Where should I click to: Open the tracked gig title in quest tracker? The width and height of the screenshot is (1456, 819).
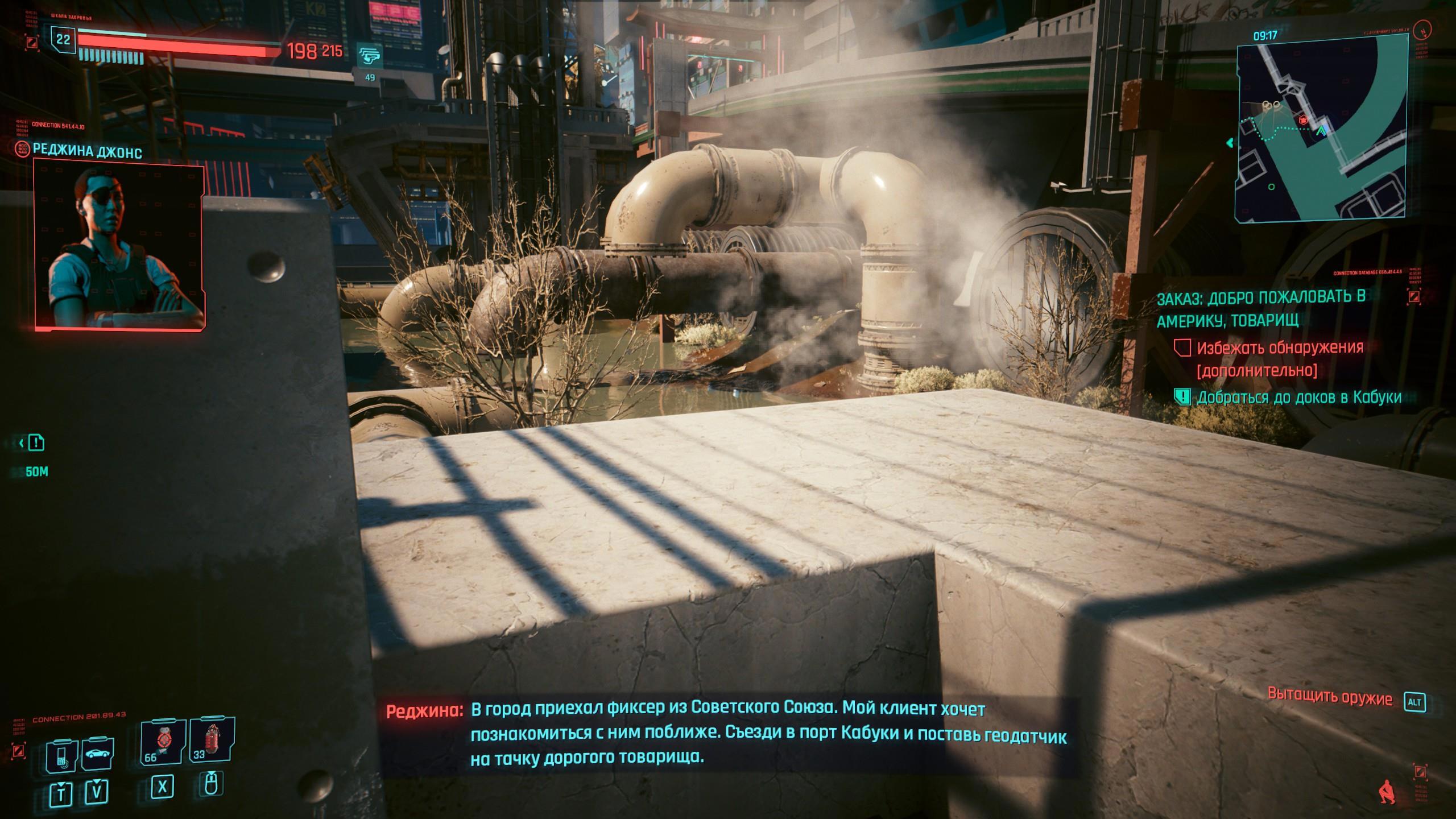click(x=1261, y=308)
